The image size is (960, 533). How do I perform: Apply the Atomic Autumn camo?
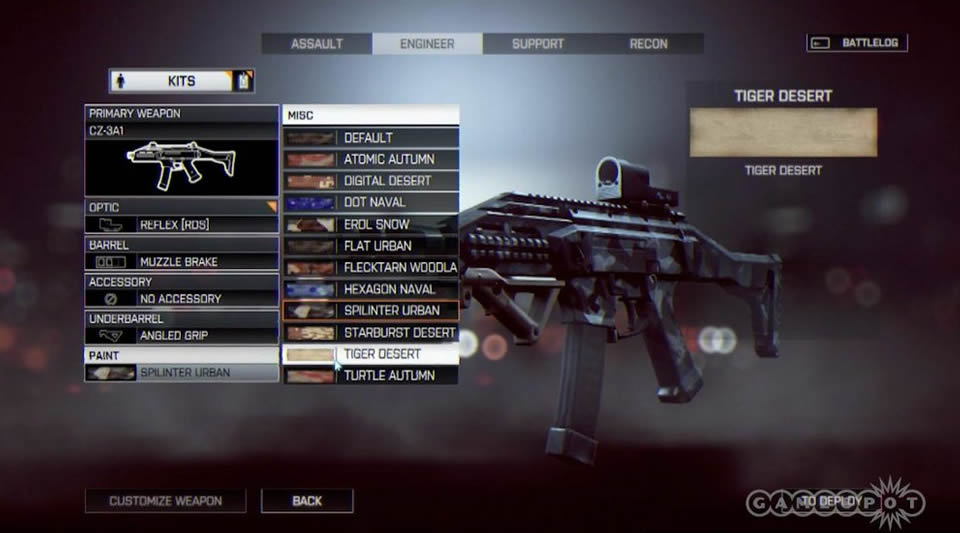pos(371,159)
